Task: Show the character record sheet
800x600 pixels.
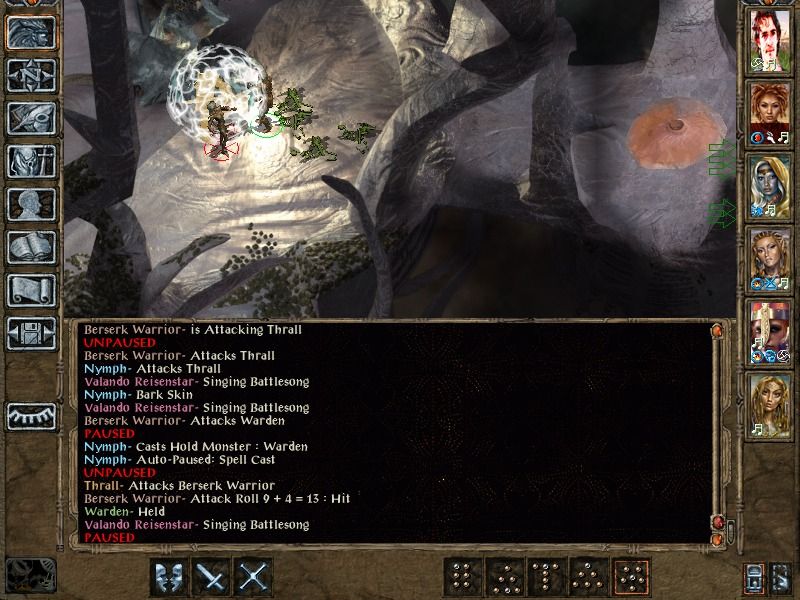Action: [x=31, y=204]
